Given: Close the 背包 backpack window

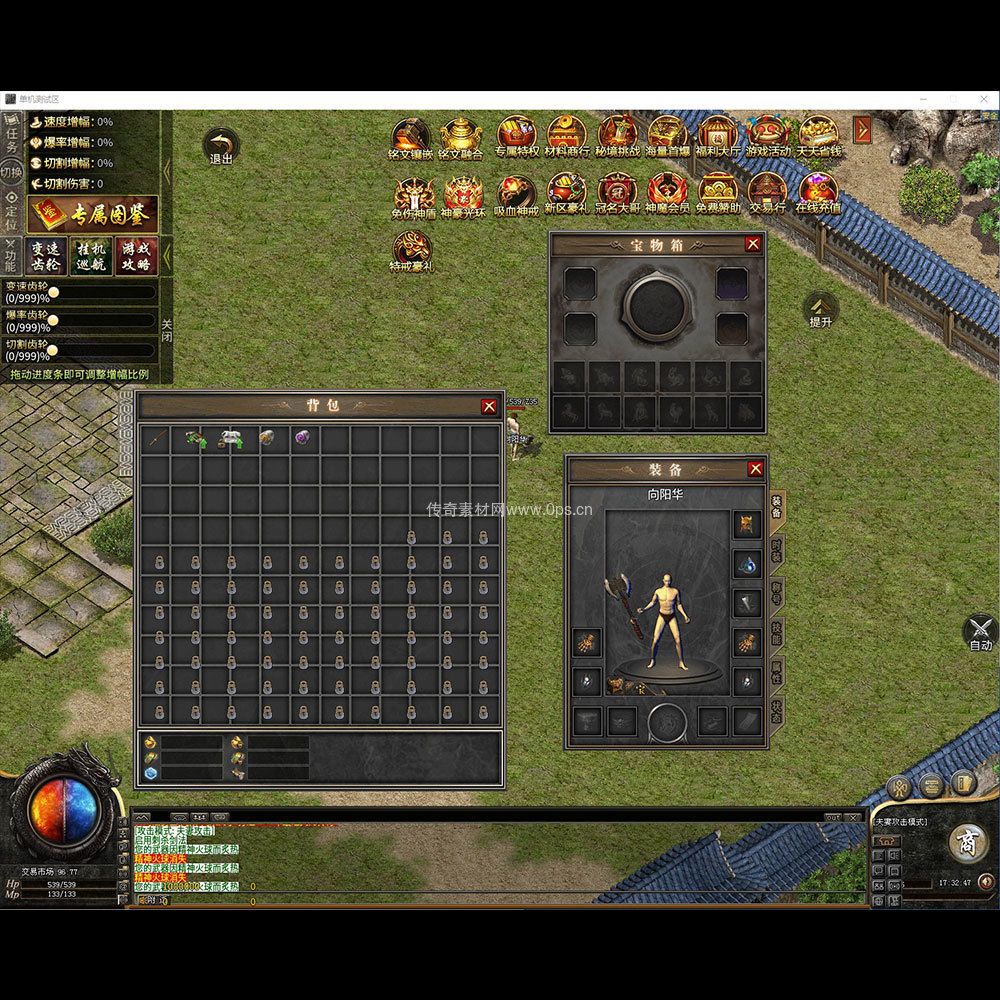Looking at the screenshot, I should pos(489,406).
